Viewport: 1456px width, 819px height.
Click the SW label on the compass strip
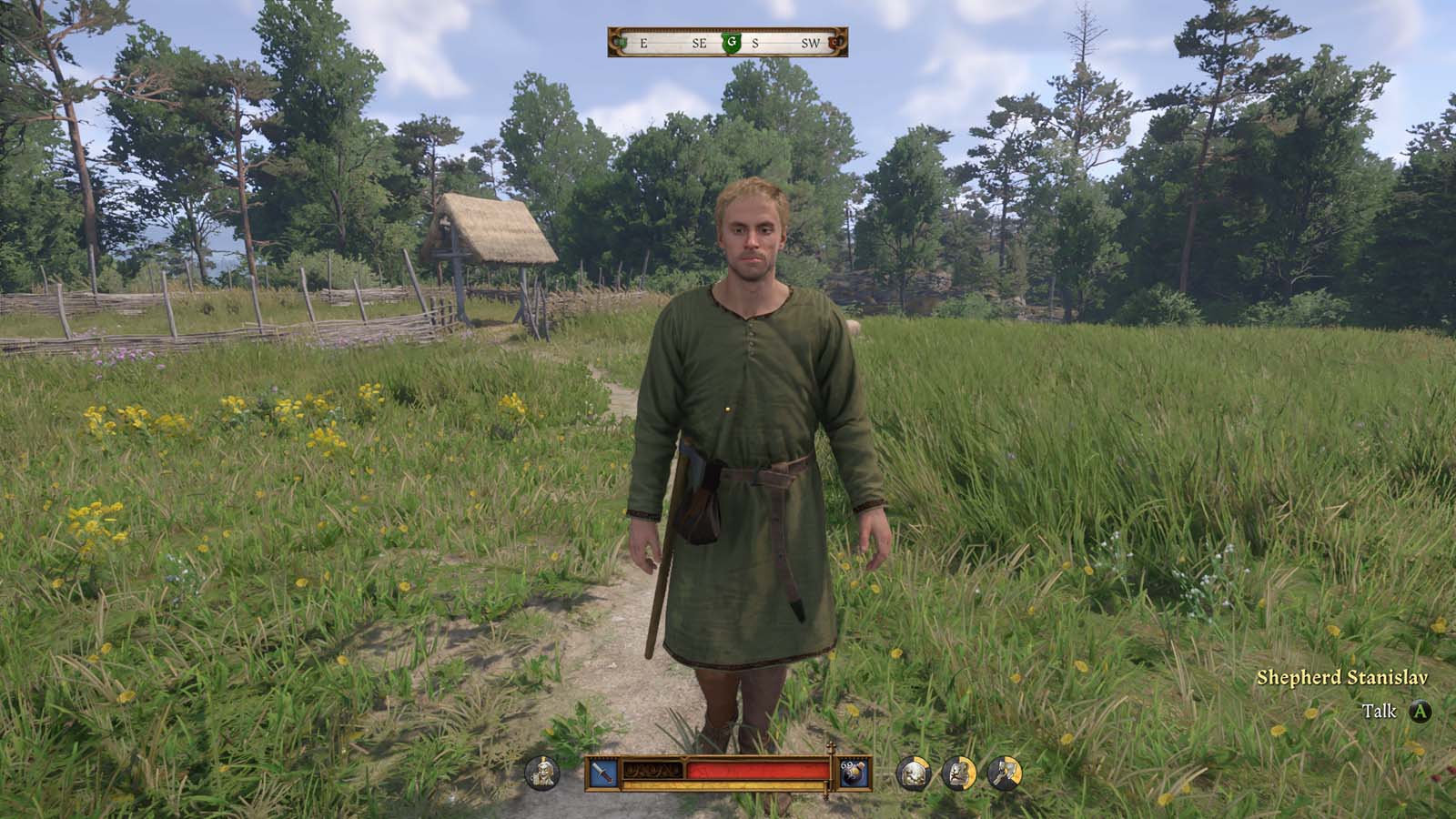click(x=811, y=43)
